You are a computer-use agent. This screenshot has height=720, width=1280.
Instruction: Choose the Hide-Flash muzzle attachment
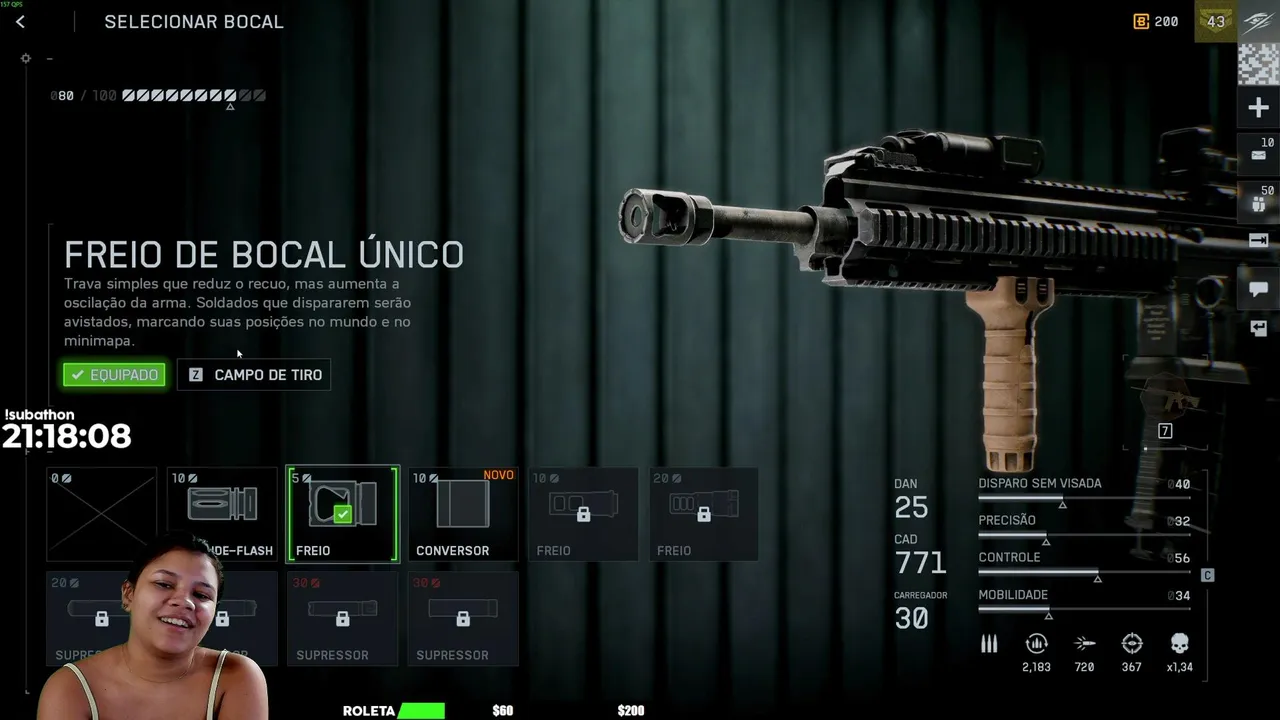(222, 508)
